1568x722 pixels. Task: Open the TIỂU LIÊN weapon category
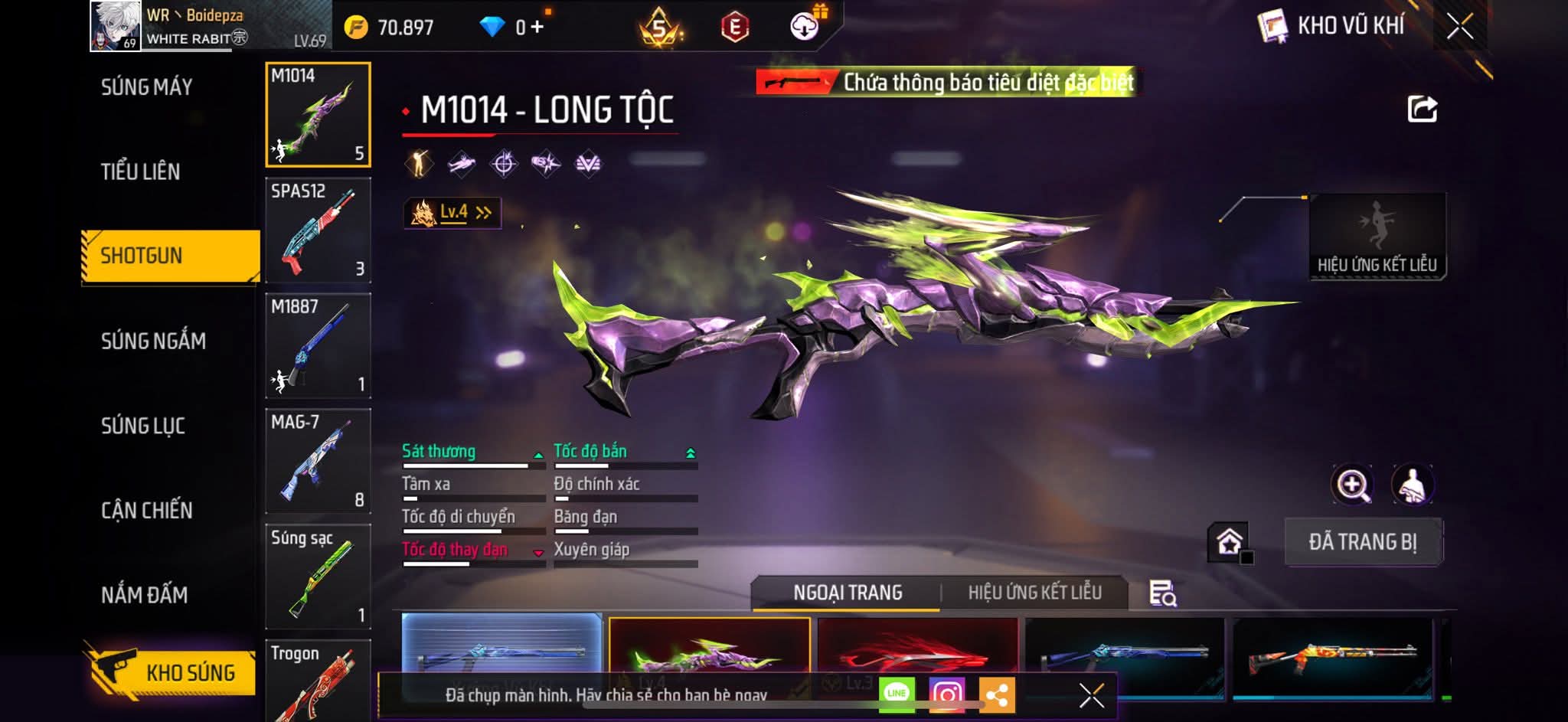141,172
